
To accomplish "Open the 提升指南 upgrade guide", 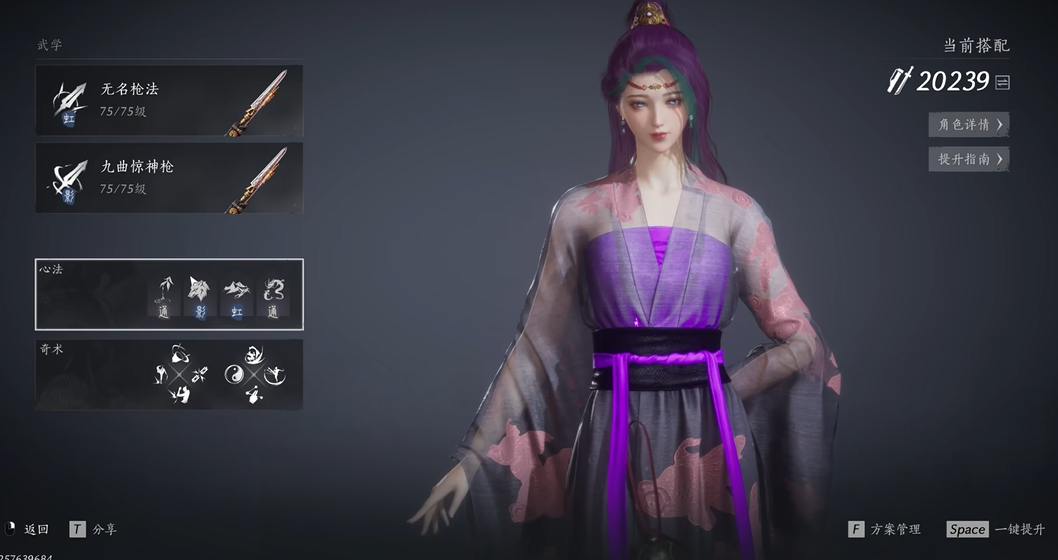I will point(968,158).
